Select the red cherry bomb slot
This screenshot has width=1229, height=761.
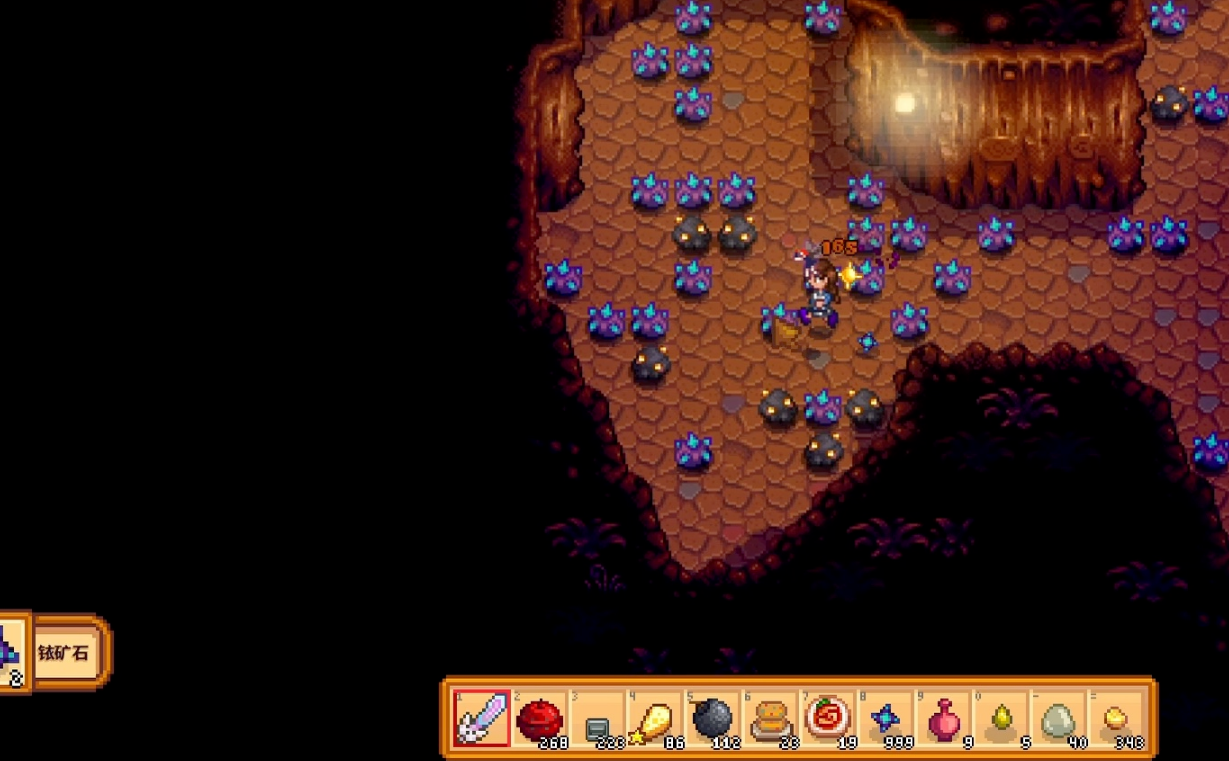point(540,718)
